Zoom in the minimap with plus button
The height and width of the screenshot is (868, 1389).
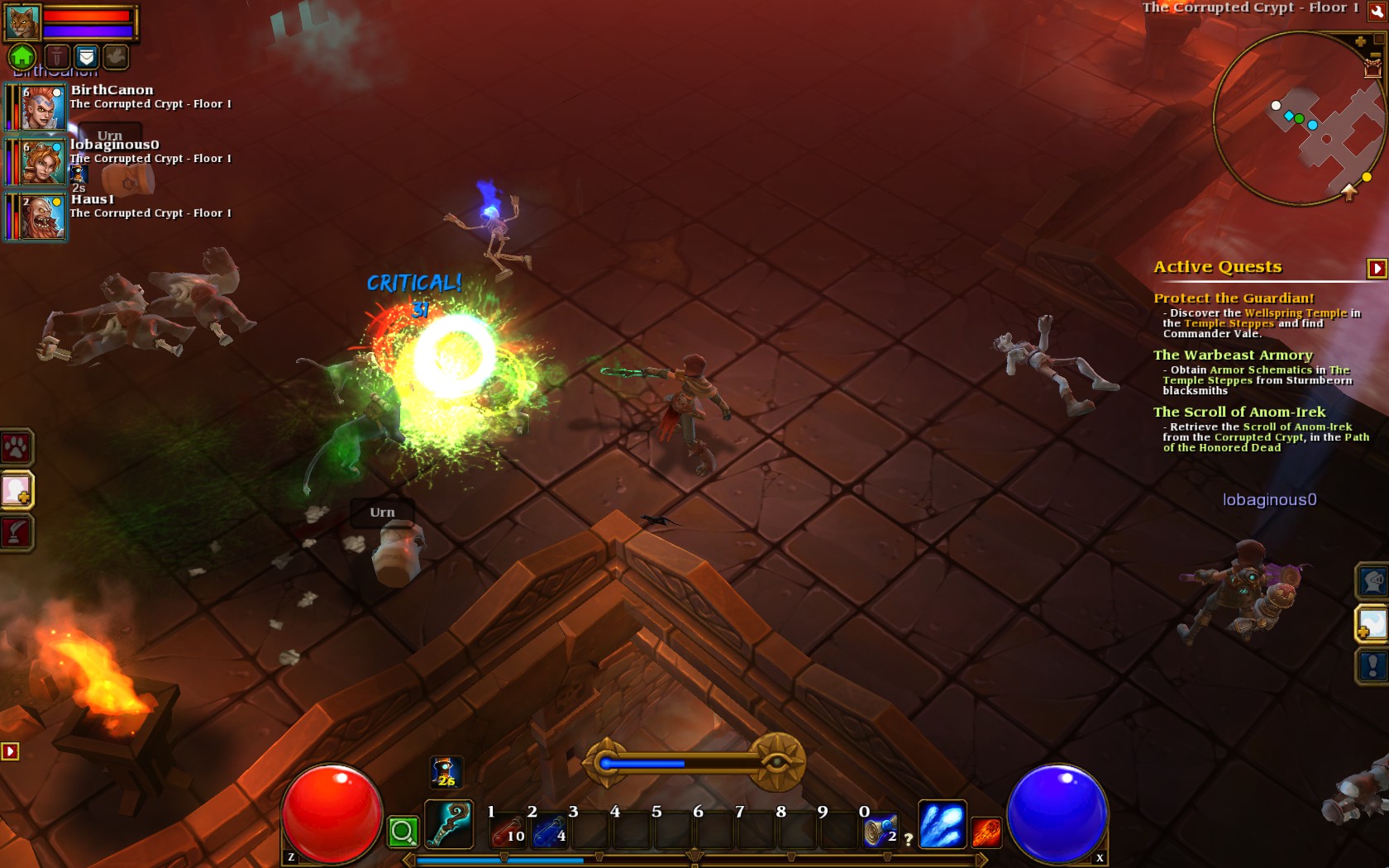(1360, 41)
